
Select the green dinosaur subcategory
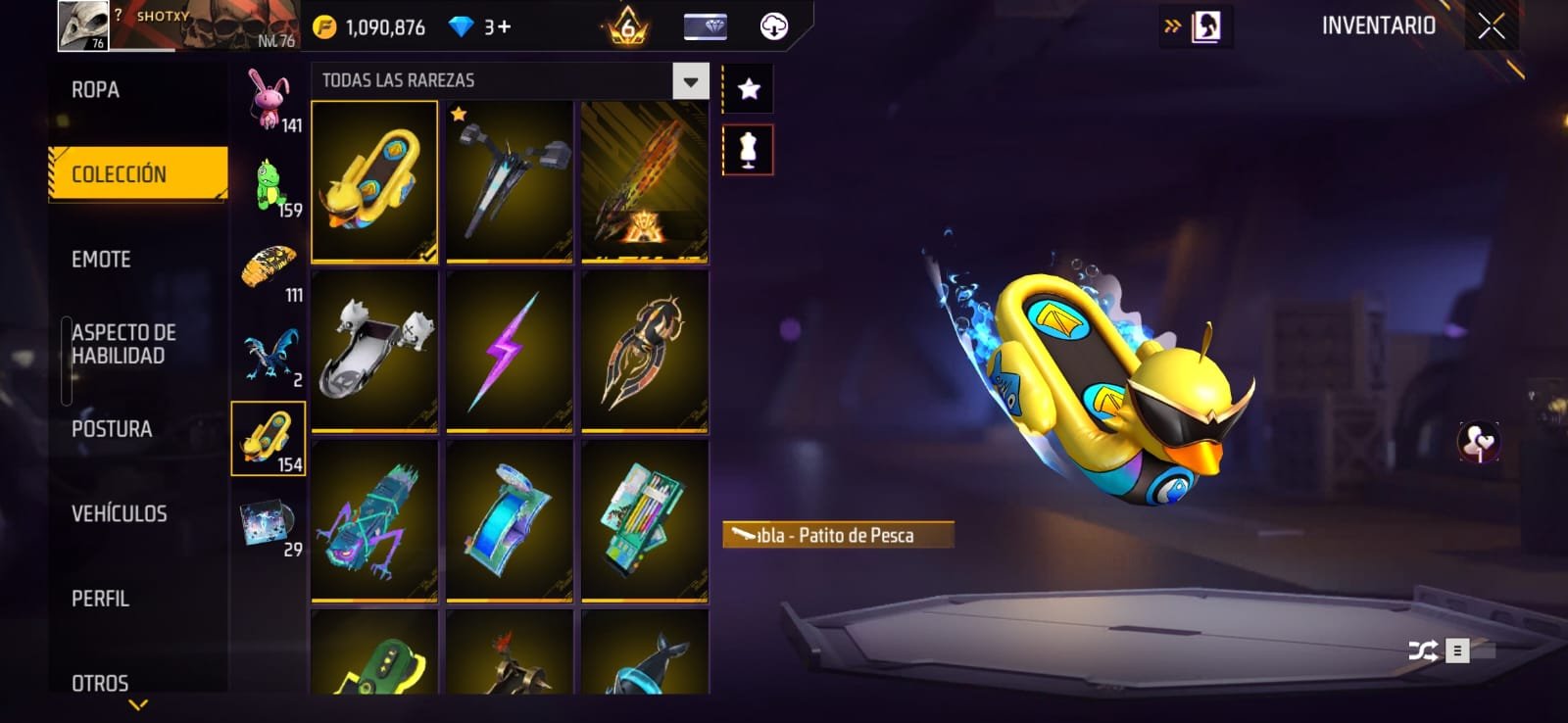coord(269,185)
